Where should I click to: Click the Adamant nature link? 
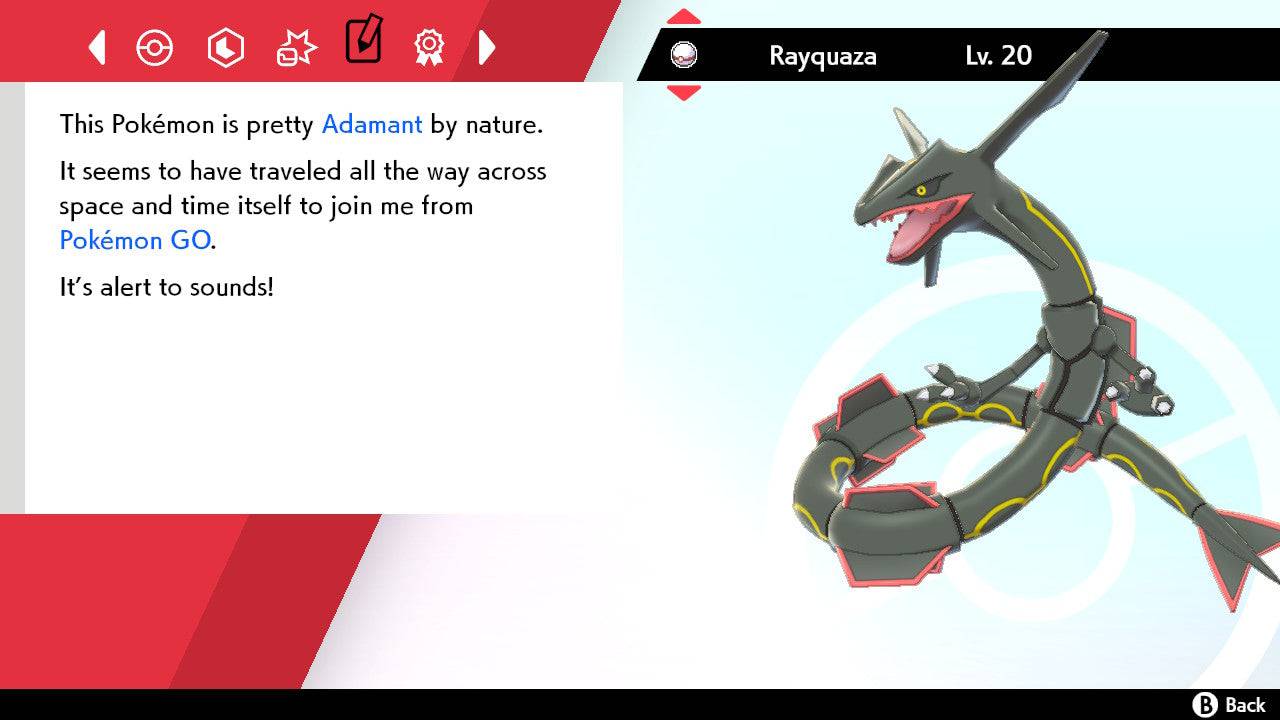click(x=371, y=124)
